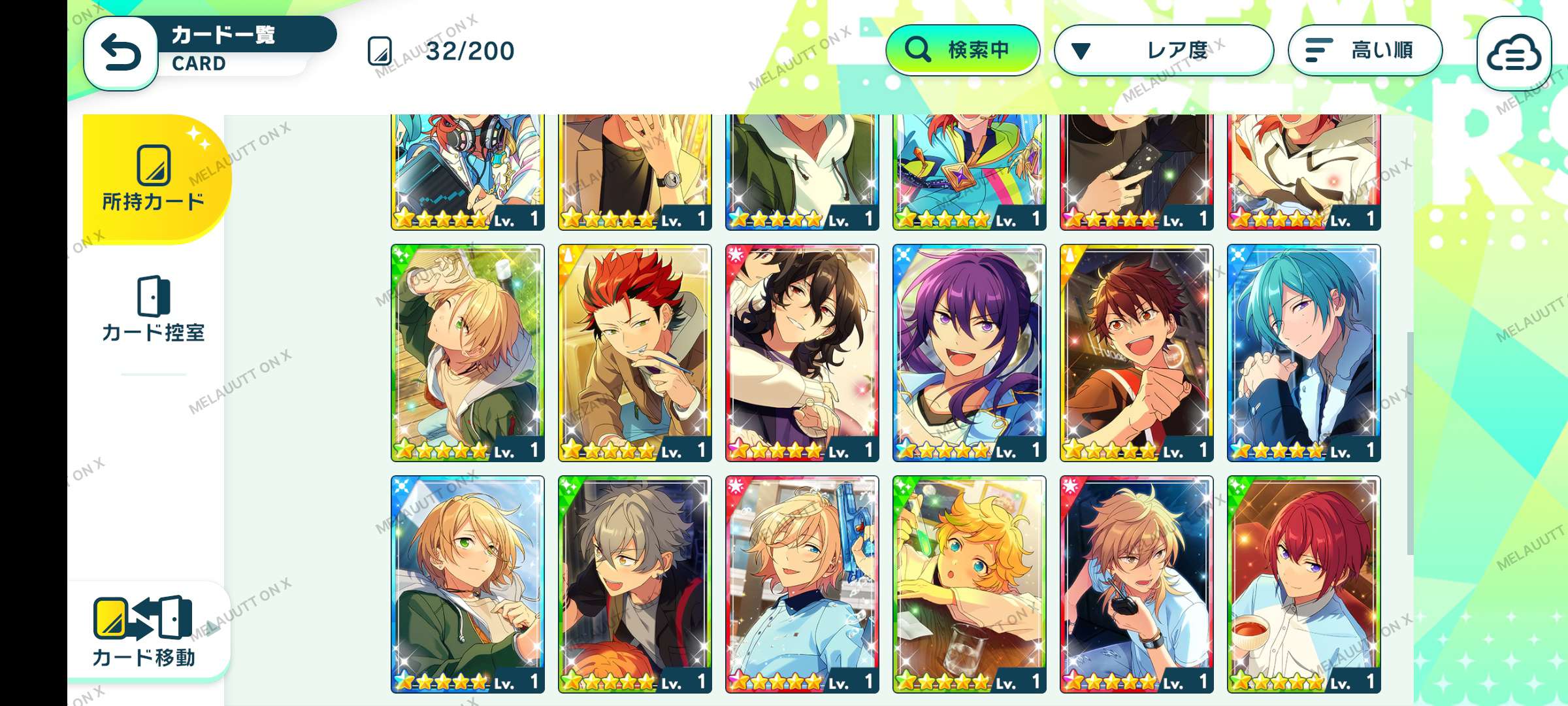
Task: Switch to the 所持カード tab
Action: pyautogui.click(x=154, y=178)
